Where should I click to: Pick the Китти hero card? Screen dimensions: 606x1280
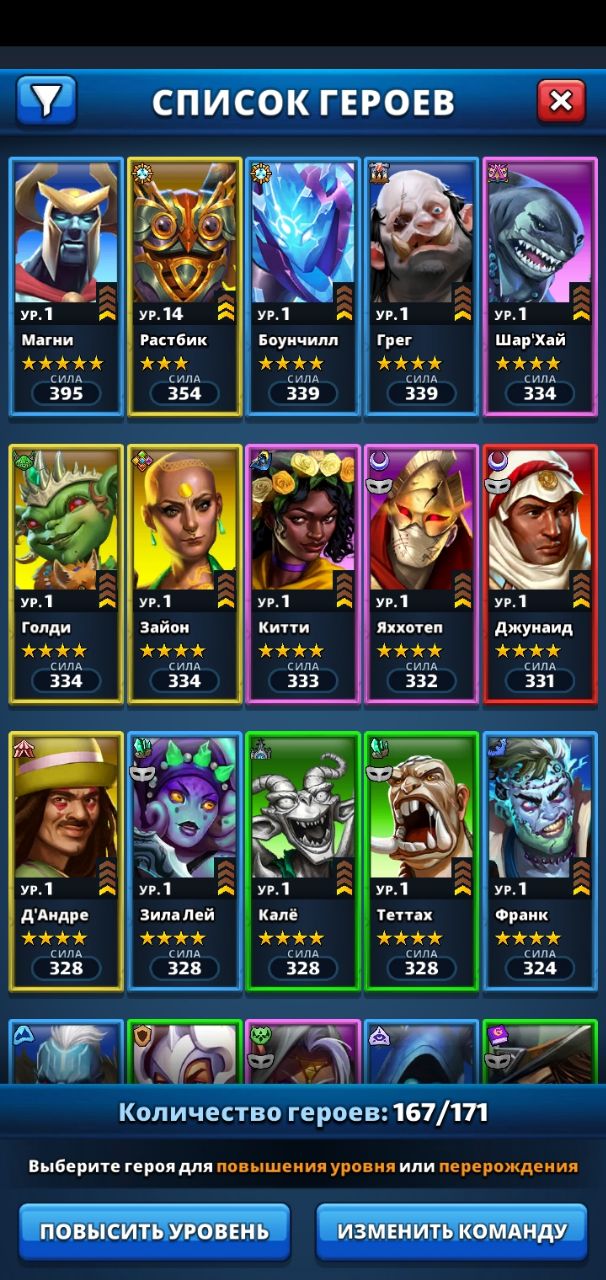(x=302, y=574)
